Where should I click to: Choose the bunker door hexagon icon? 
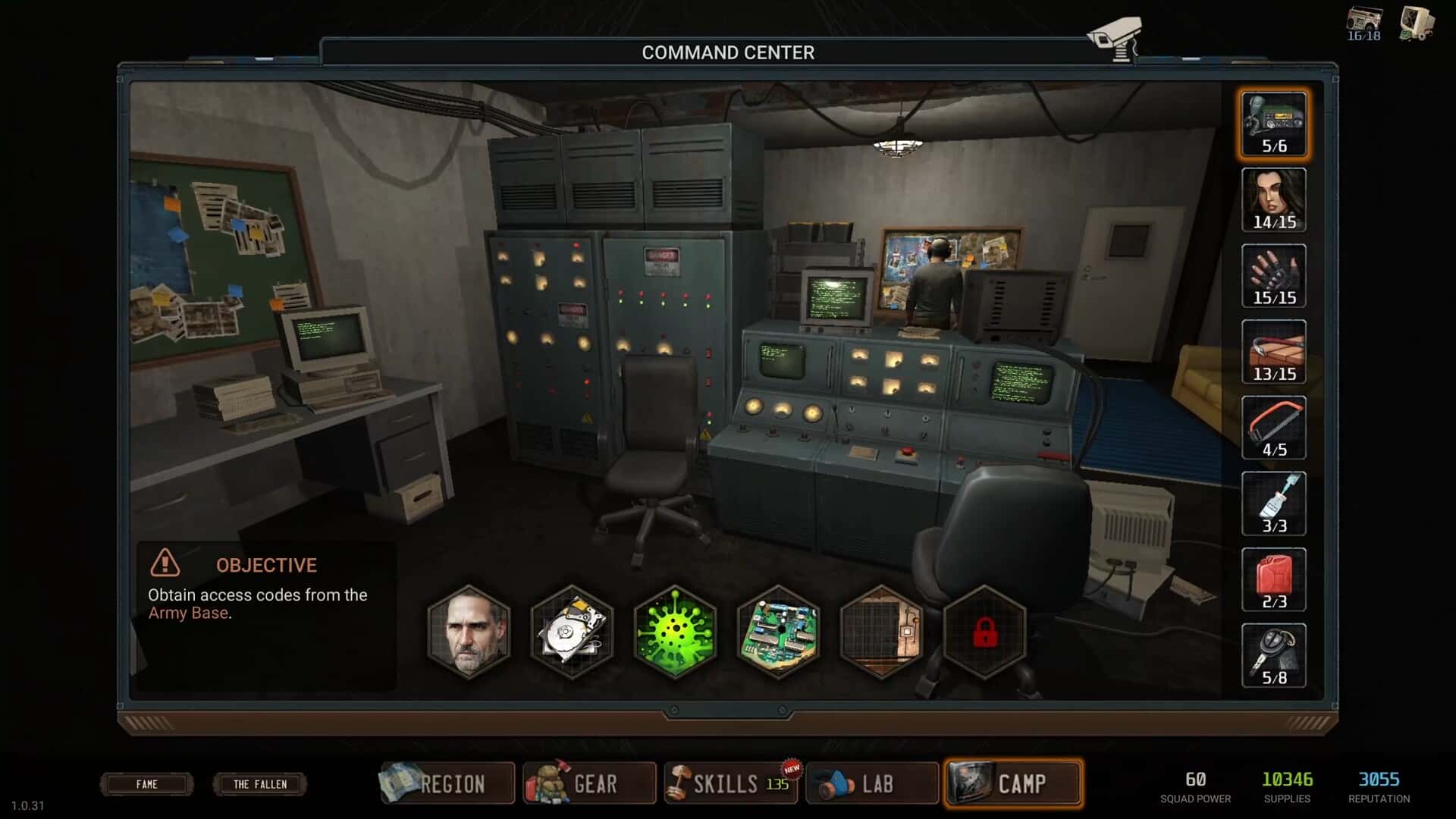(x=881, y=632)
